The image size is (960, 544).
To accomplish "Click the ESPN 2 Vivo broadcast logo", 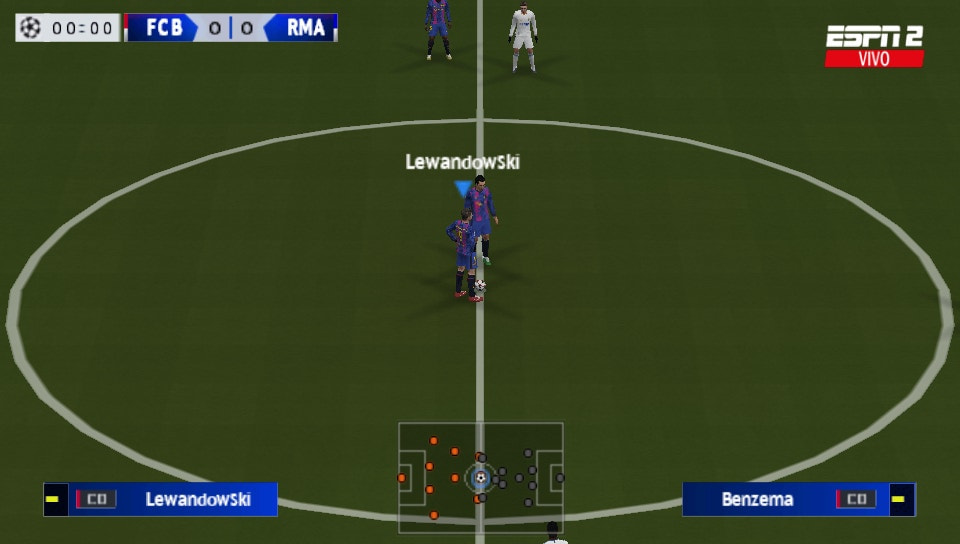I will [x=874, y=46].
